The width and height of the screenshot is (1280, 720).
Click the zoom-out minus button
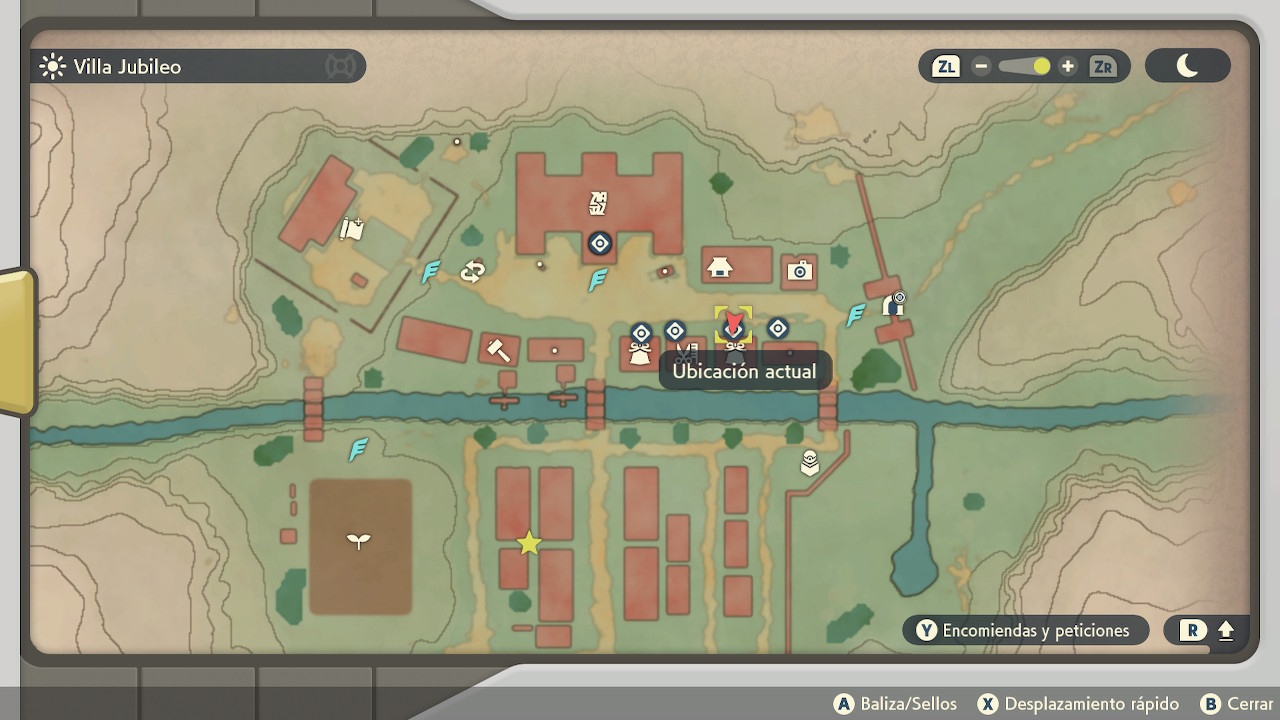point(981,67)
